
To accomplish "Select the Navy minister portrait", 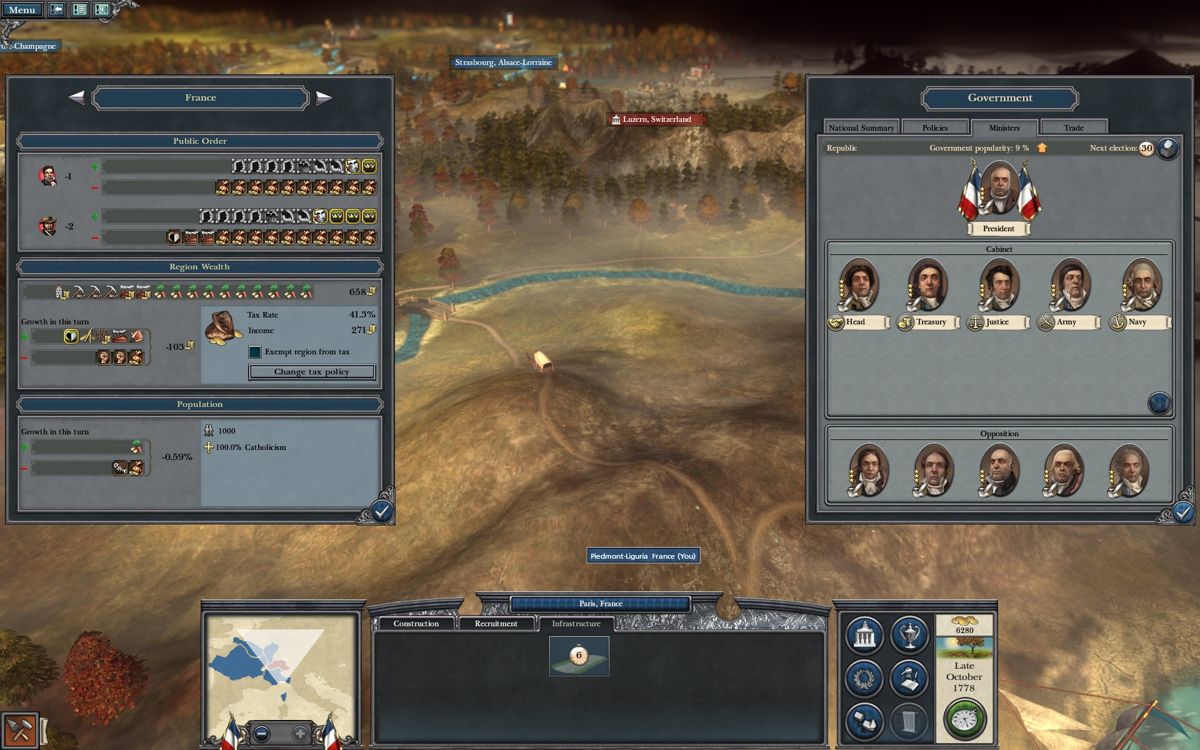I will click(x=1141, y=285).
